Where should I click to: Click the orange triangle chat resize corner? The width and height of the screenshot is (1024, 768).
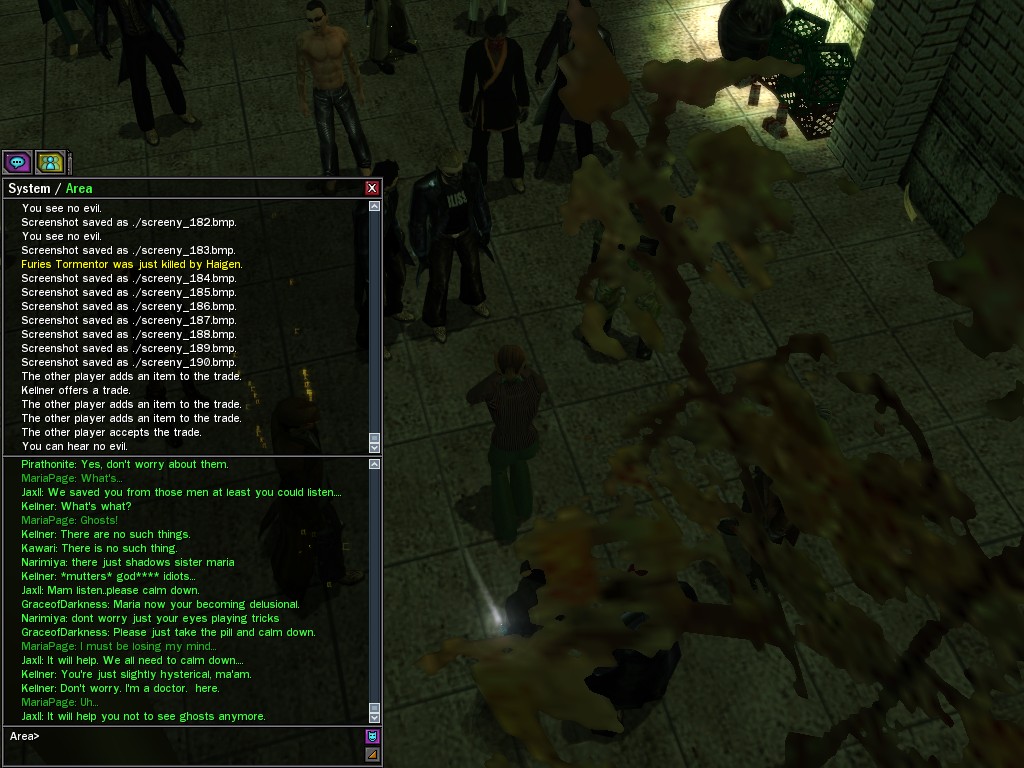[373, 755]
